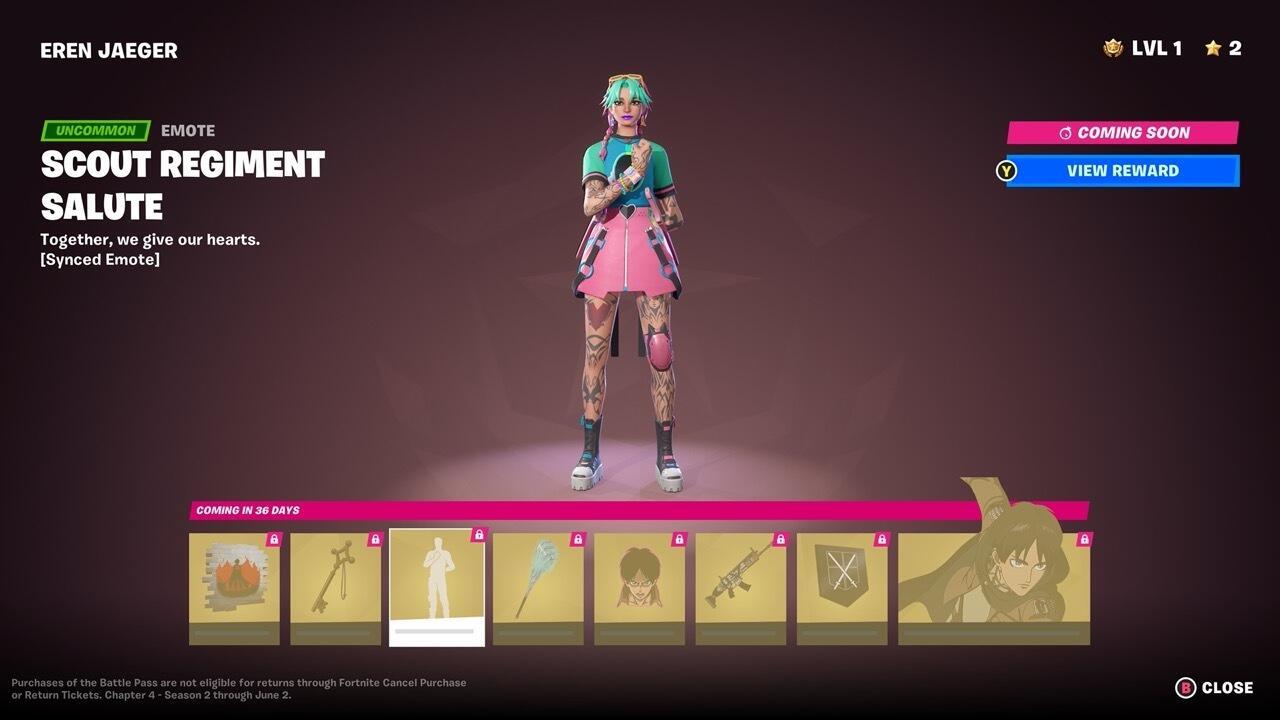Image resolution: width=1280 pixels, height=720 pixels.
Task: Click the View Reward button
Action: pos(1122,170)
